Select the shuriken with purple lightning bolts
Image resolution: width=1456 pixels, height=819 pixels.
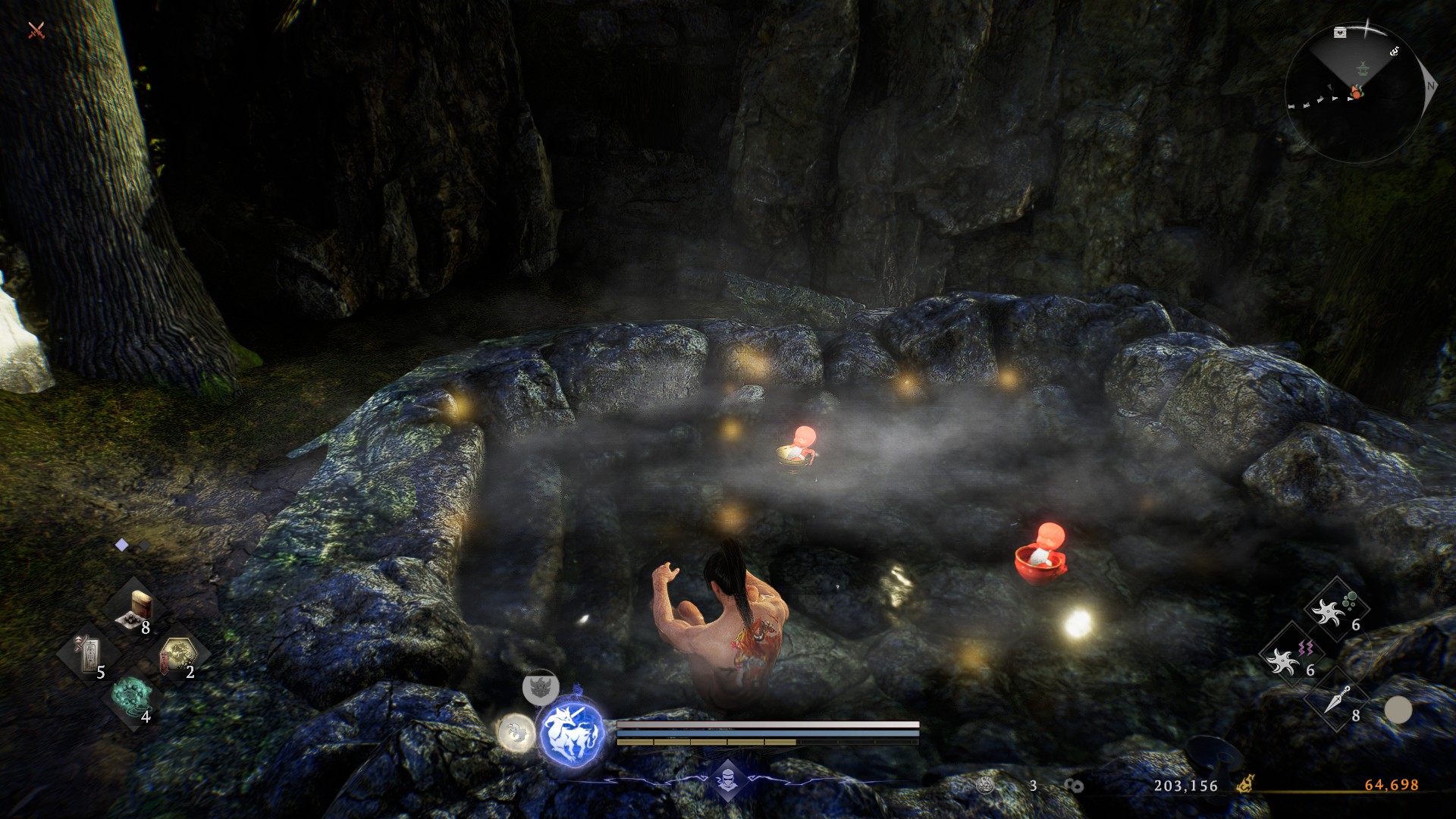pyautogui.click(x=1288, y=656)
